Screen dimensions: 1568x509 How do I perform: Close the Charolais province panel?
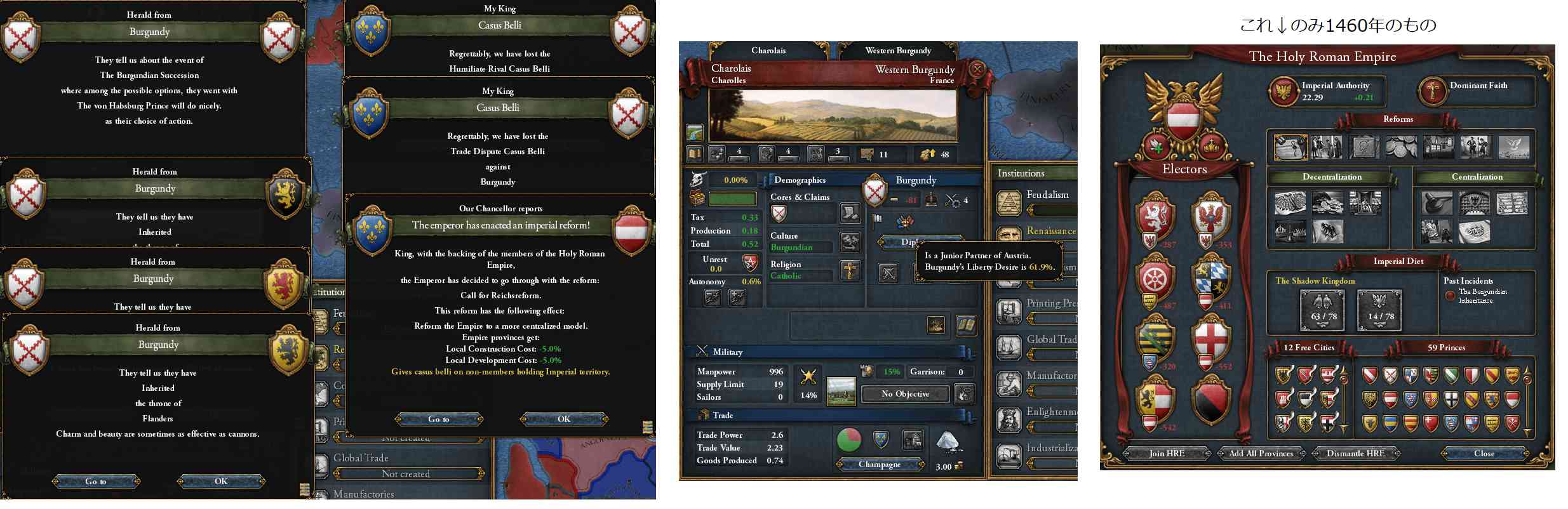pos(977,69)
